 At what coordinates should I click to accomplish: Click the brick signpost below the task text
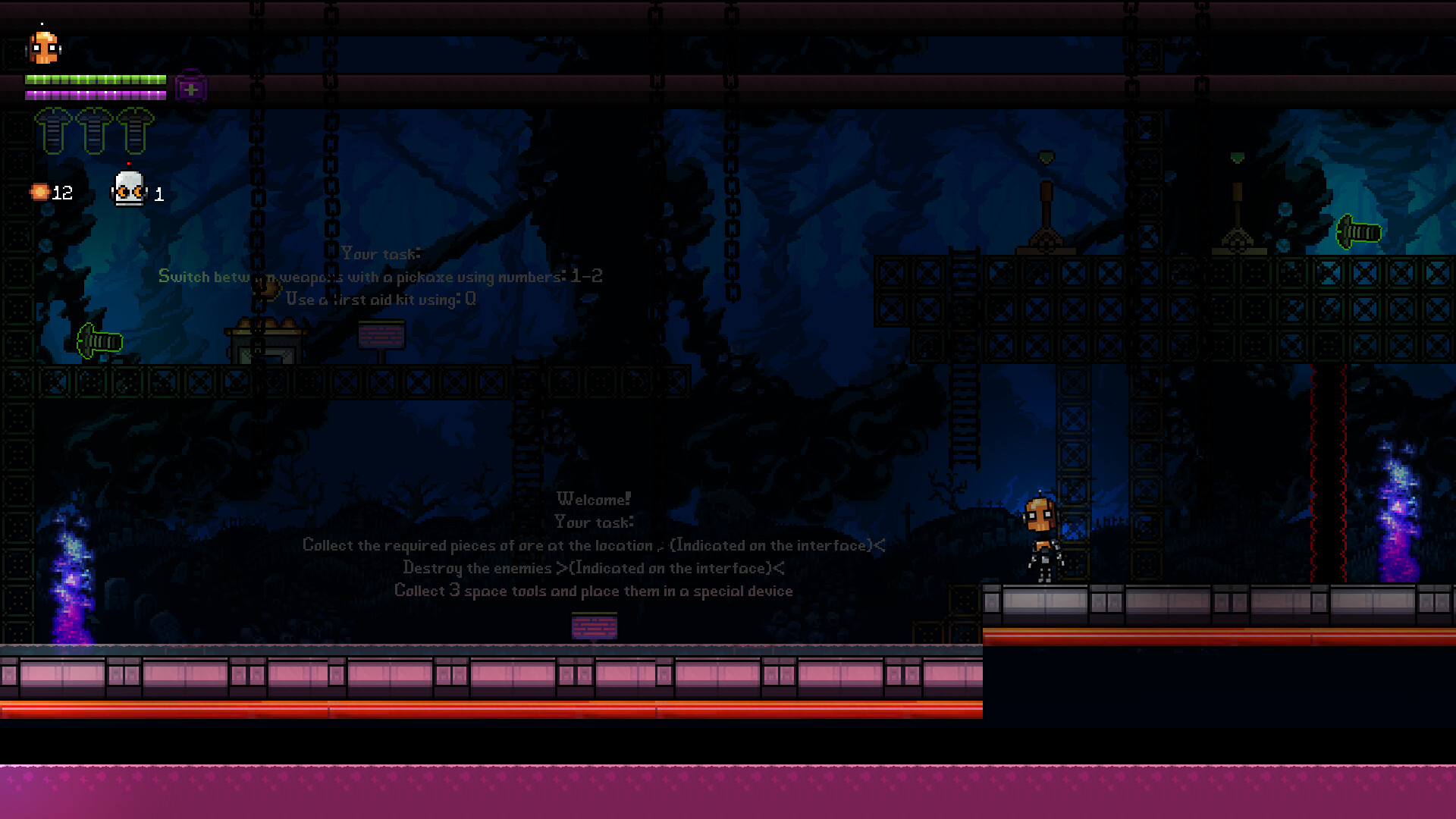tap(595, 625)
